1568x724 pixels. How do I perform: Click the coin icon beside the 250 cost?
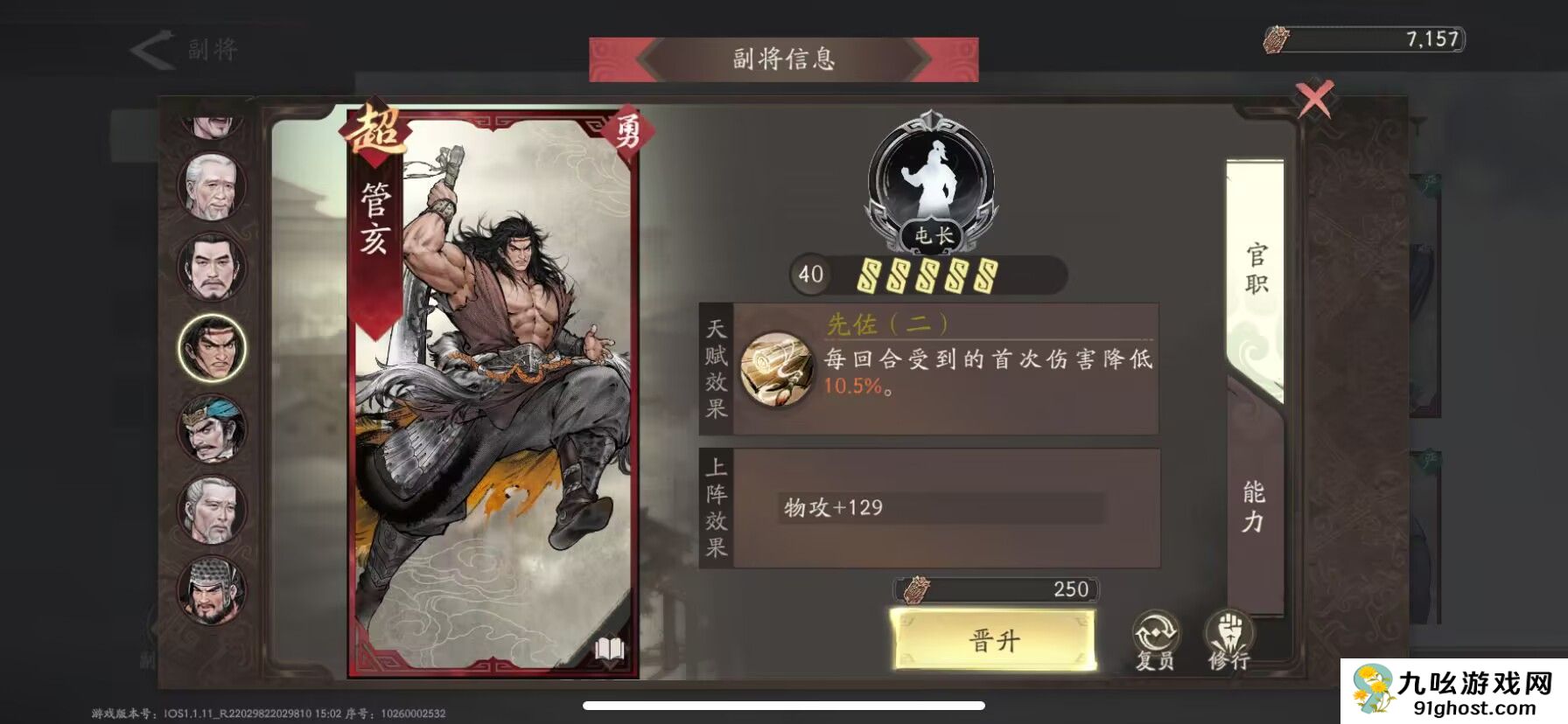916,589
